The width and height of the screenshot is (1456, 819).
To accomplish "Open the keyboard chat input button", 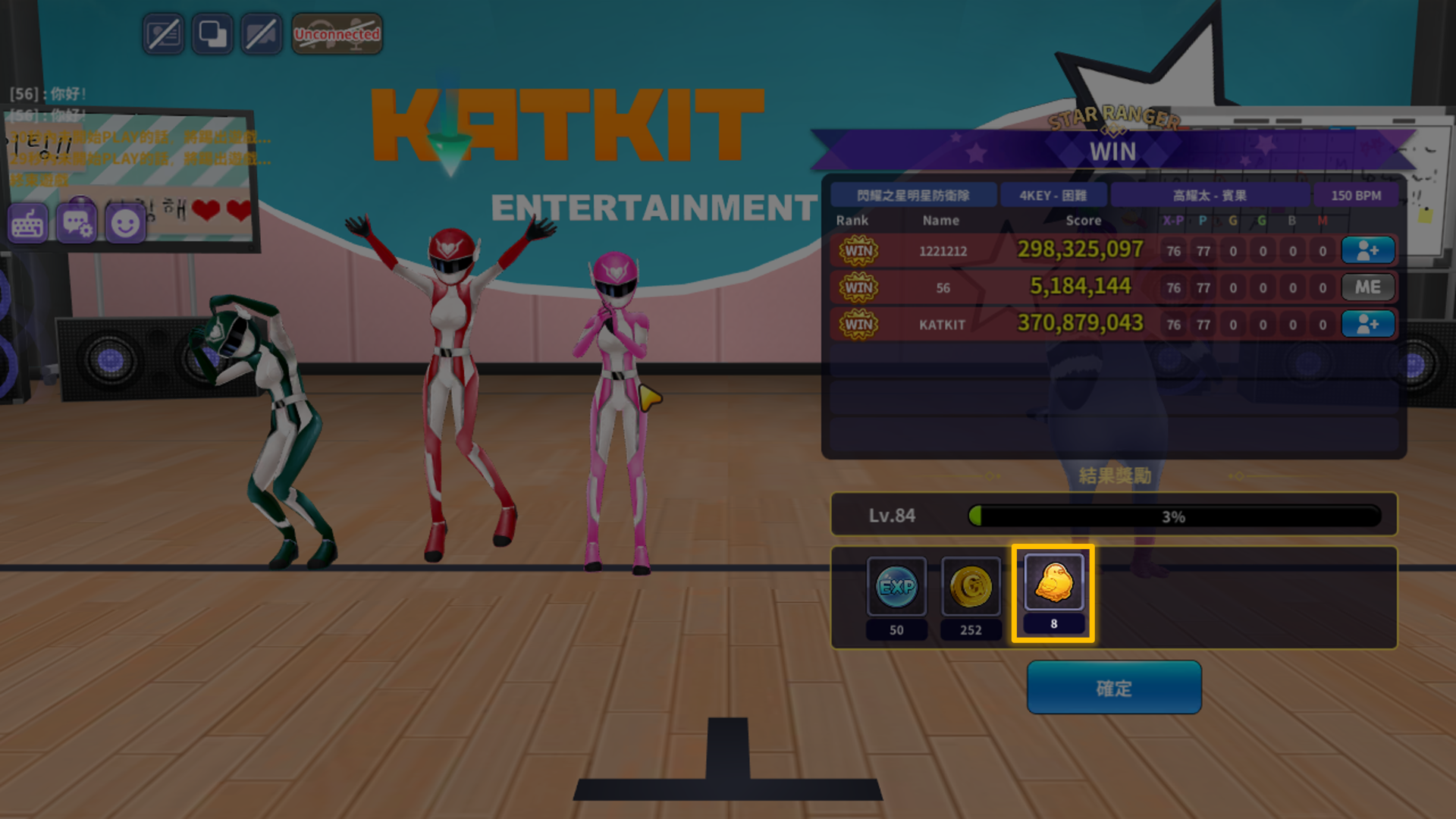I will point(28,224).
